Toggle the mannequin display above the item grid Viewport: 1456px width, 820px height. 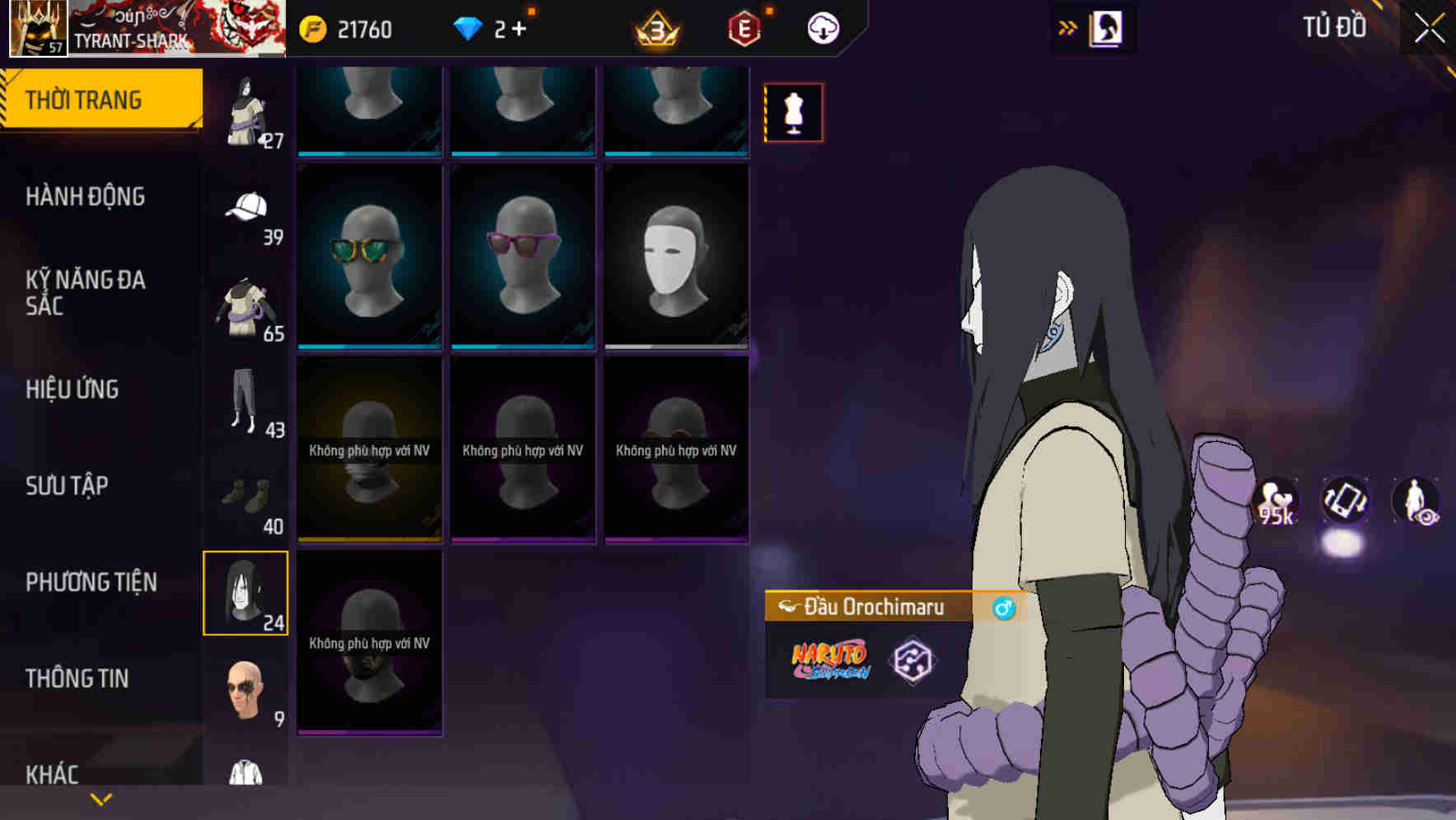click(793, 112)
